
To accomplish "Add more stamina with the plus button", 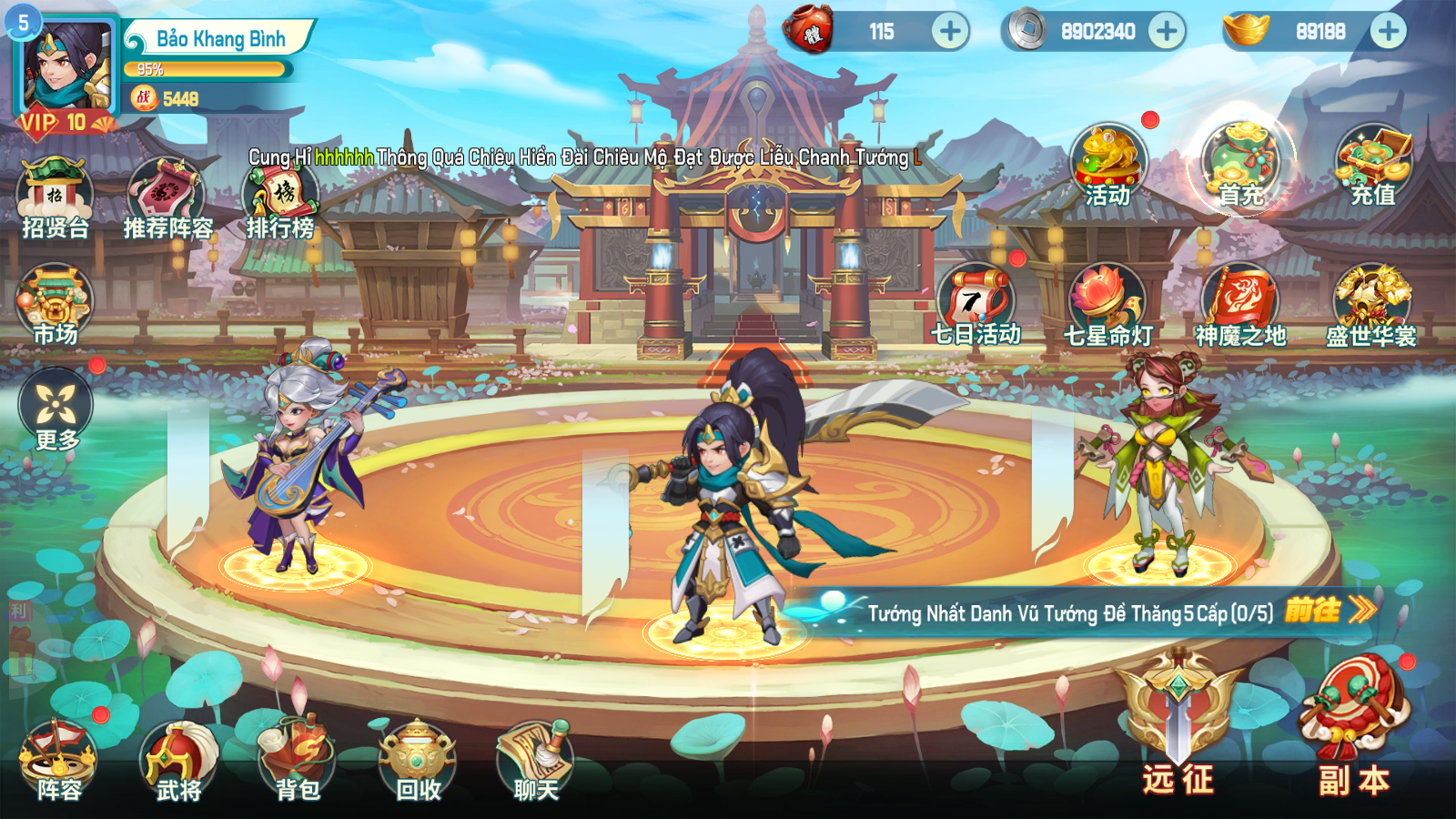I will coord(950,32).
